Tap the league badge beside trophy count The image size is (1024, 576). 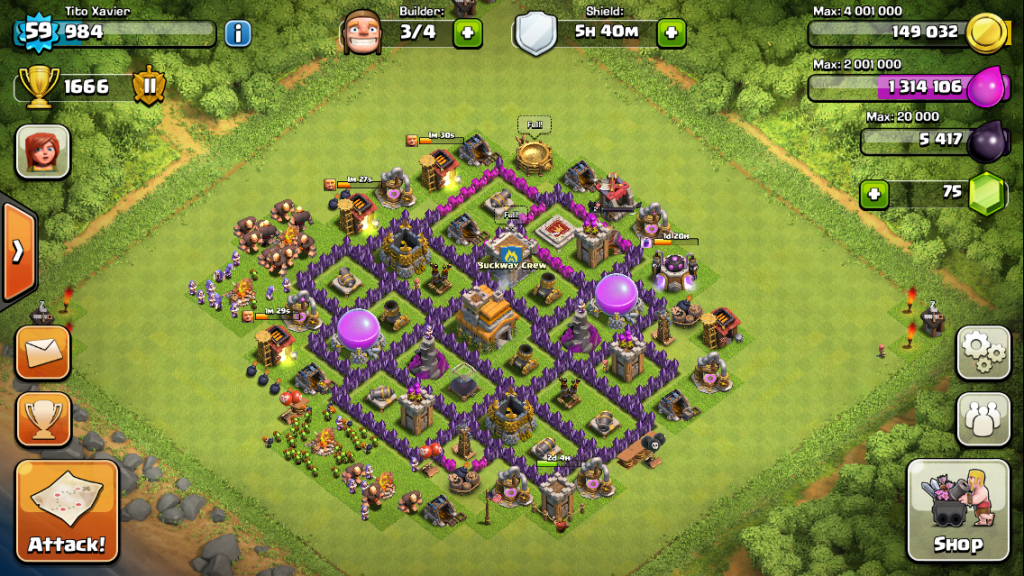pos(149,86)
